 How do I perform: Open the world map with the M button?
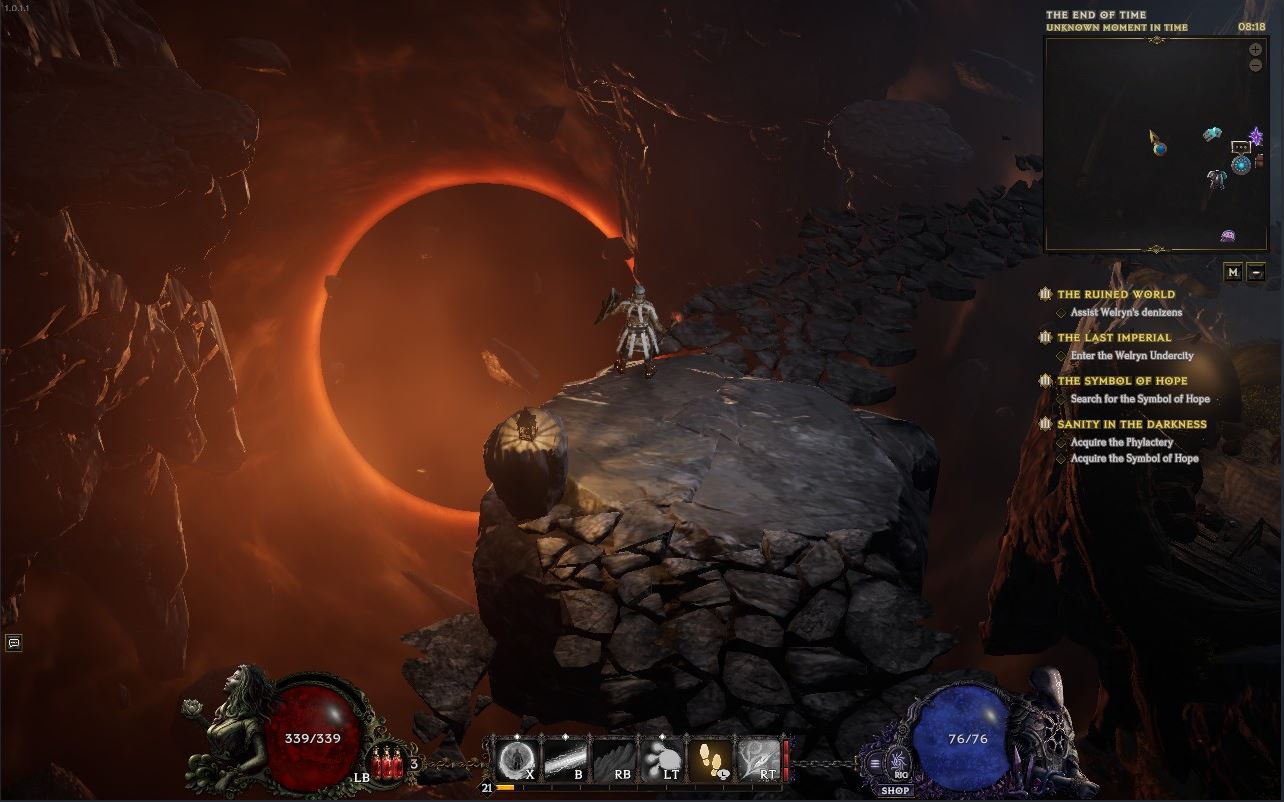[1233, 271]
